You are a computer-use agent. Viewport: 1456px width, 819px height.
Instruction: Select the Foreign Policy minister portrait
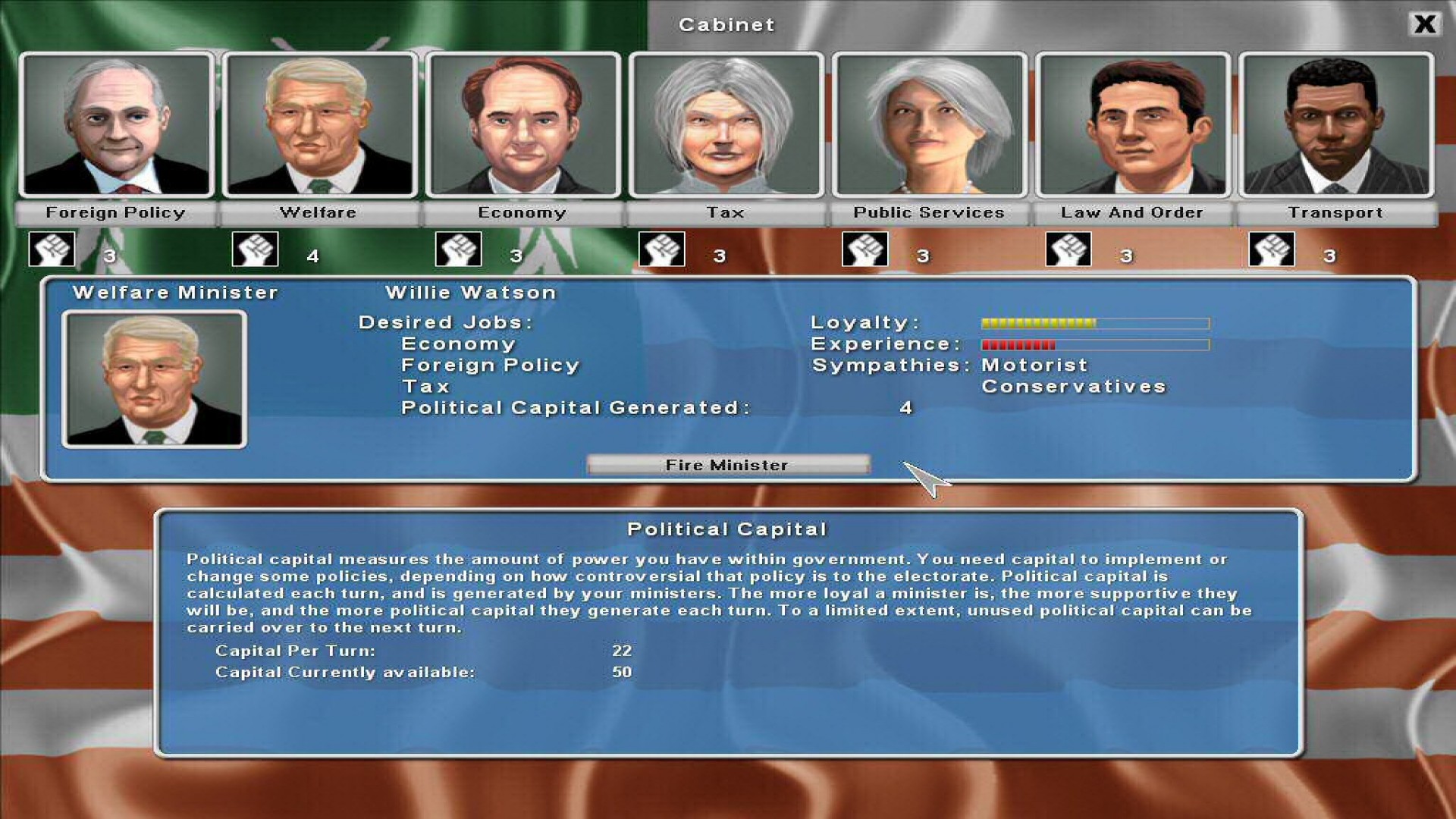click(115, 125)
